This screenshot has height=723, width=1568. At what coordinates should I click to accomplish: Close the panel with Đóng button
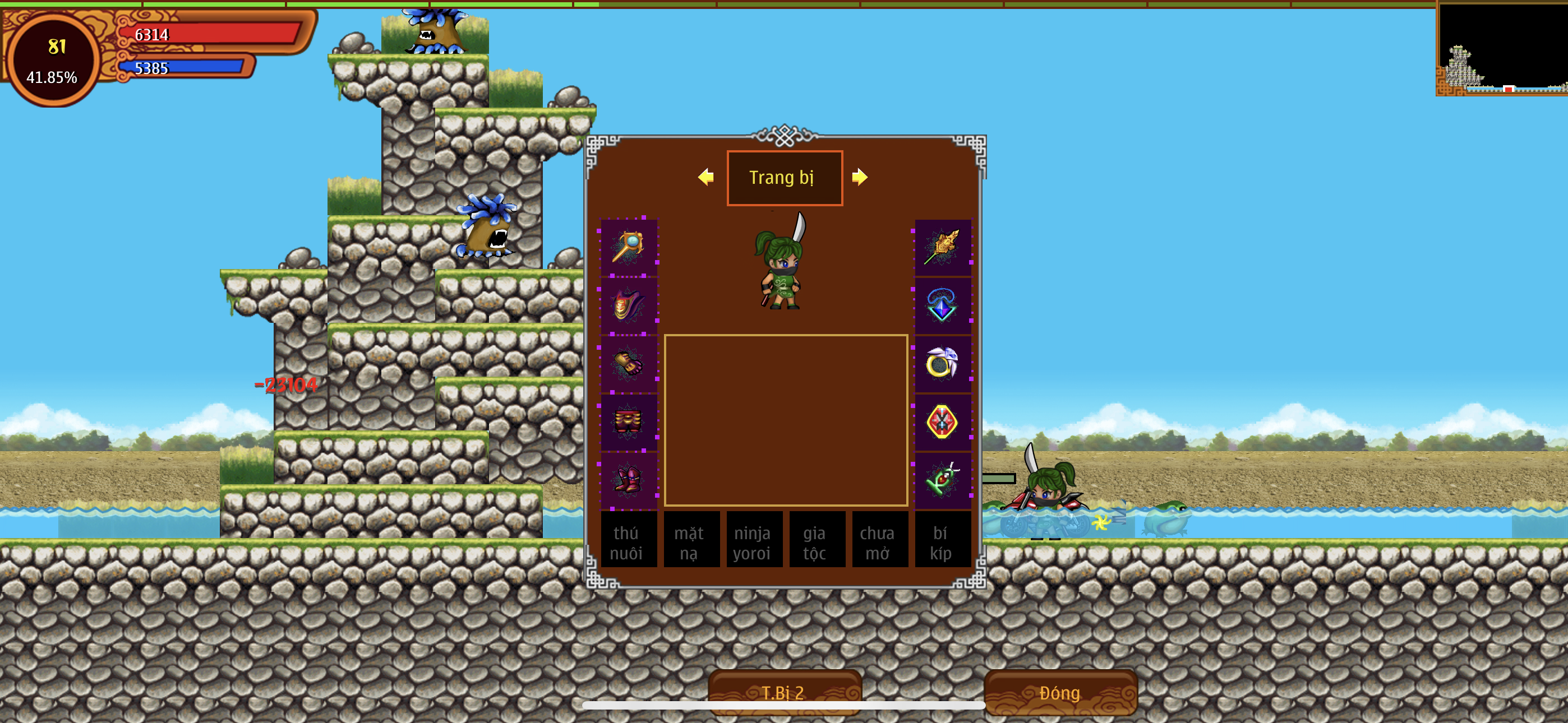1060,692
